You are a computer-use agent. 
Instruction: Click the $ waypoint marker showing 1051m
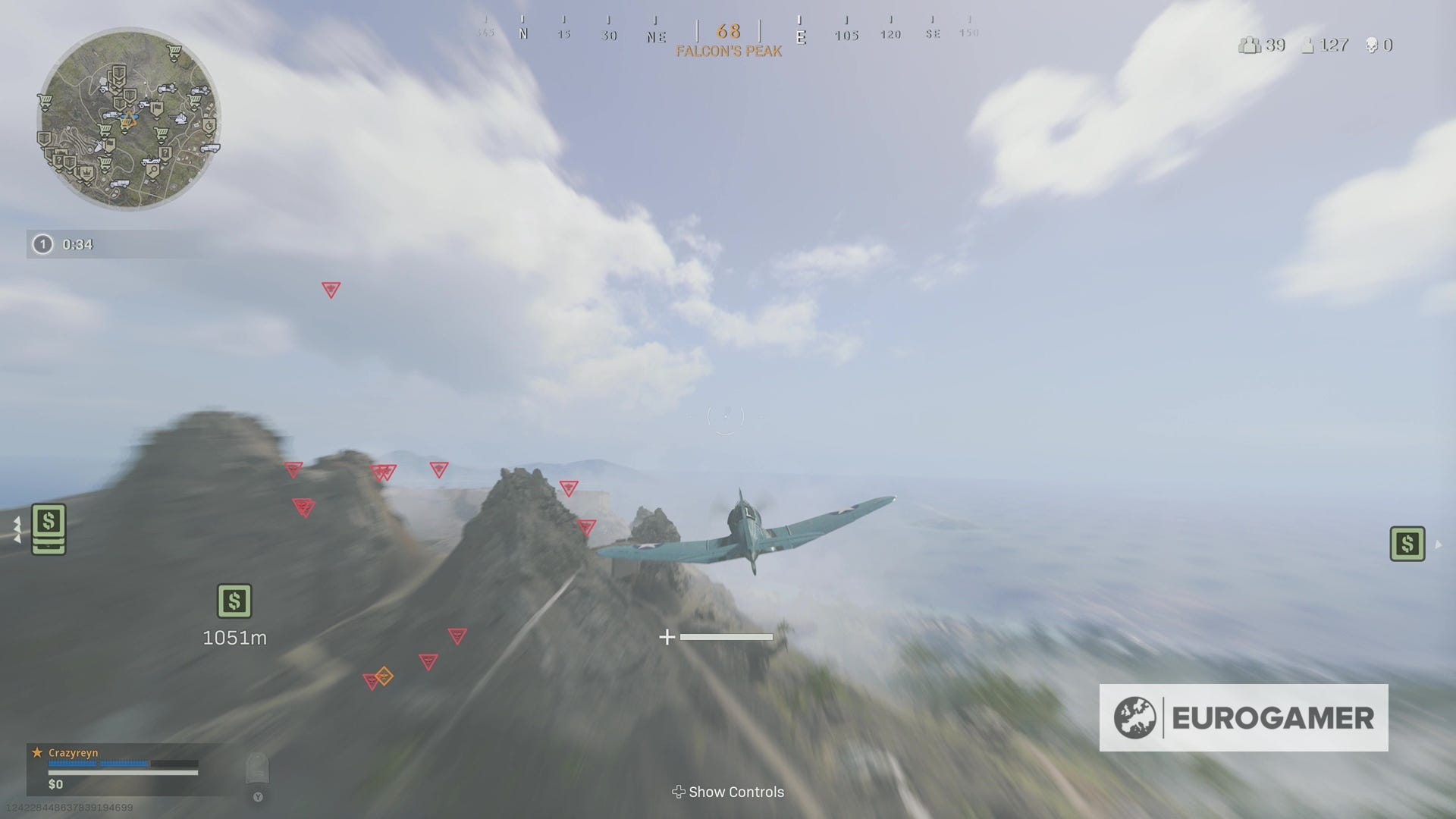[235, 601]
